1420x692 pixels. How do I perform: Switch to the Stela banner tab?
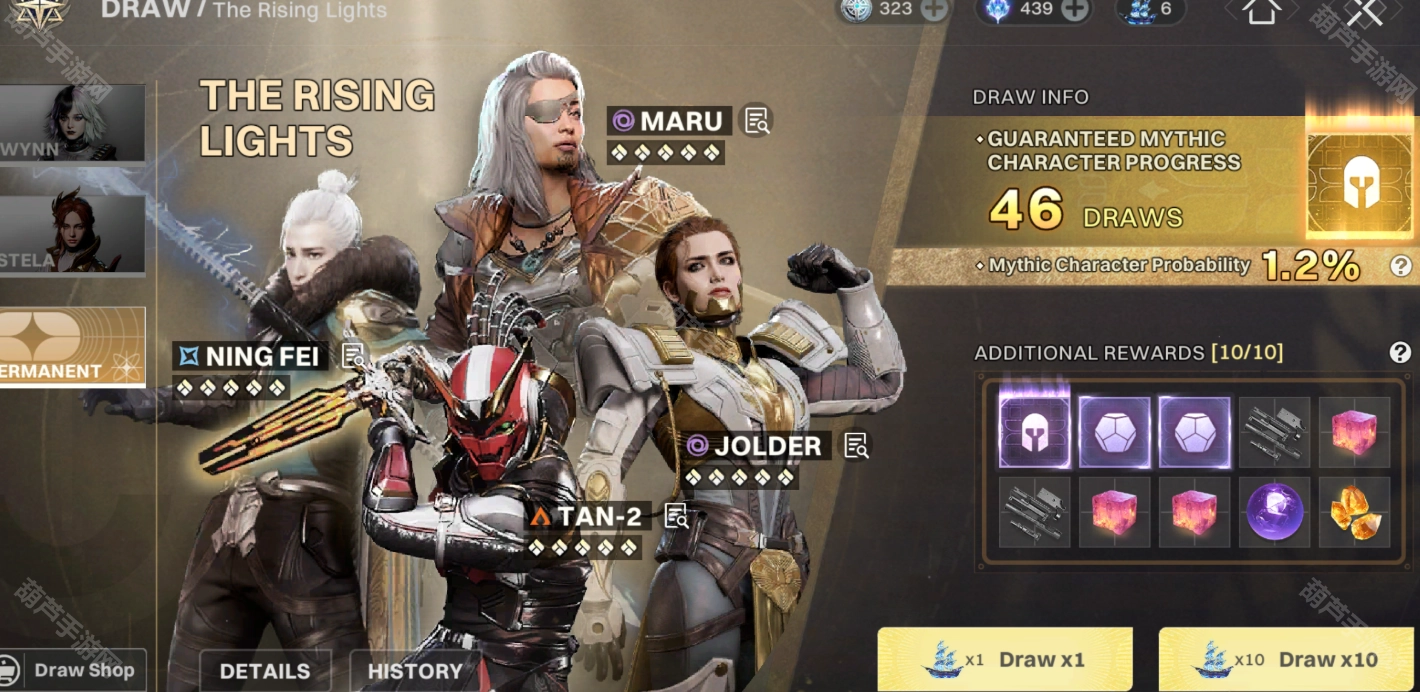tap(72, 235)
